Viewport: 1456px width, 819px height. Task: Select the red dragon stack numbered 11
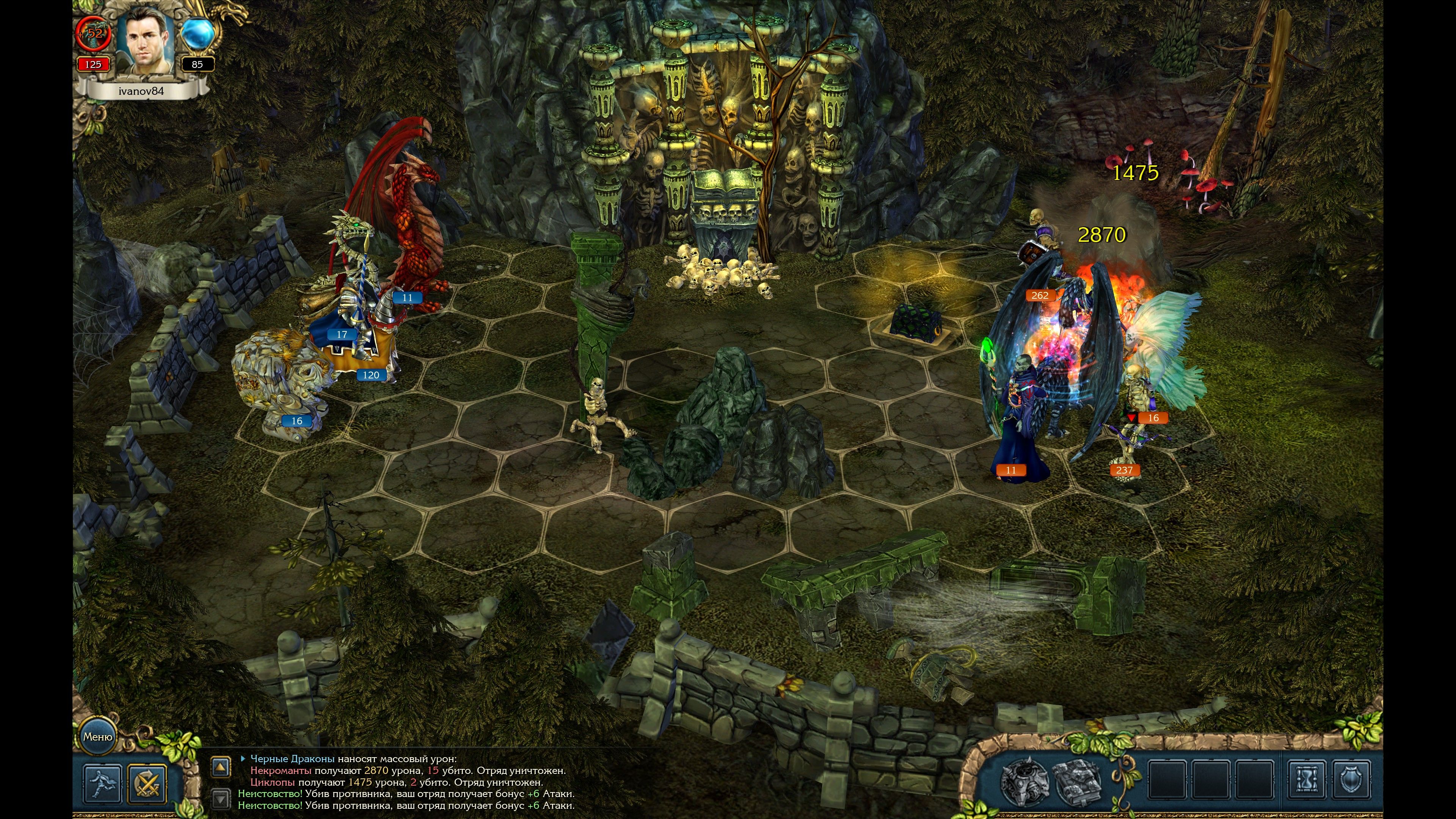pos(408,298)
